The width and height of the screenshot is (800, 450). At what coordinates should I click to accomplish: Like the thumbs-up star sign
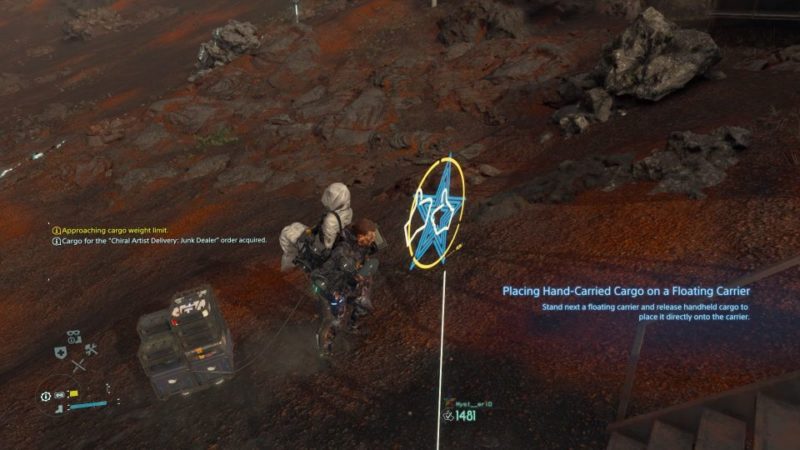click(x=438, y=214)
